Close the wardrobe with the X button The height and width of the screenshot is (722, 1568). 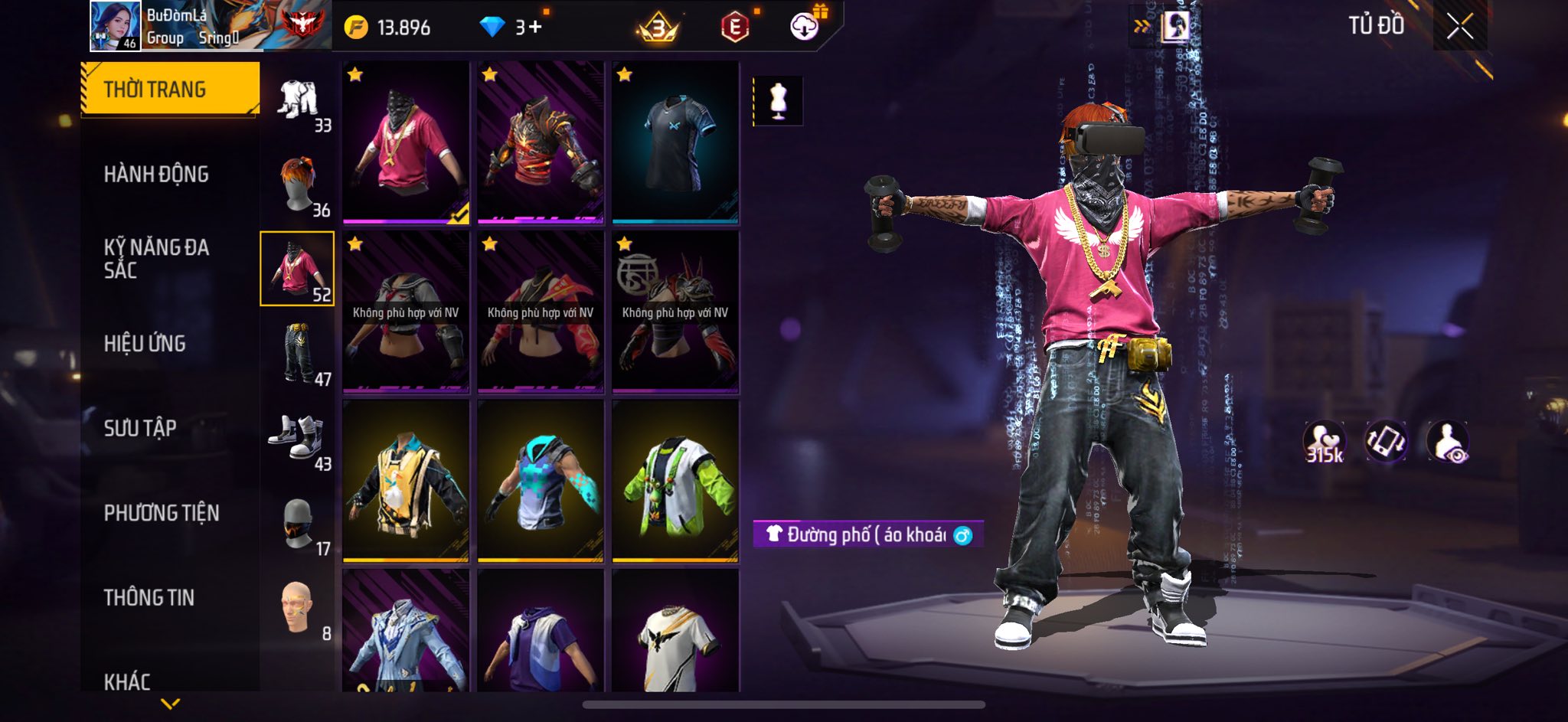click(x=1459, y=27)
